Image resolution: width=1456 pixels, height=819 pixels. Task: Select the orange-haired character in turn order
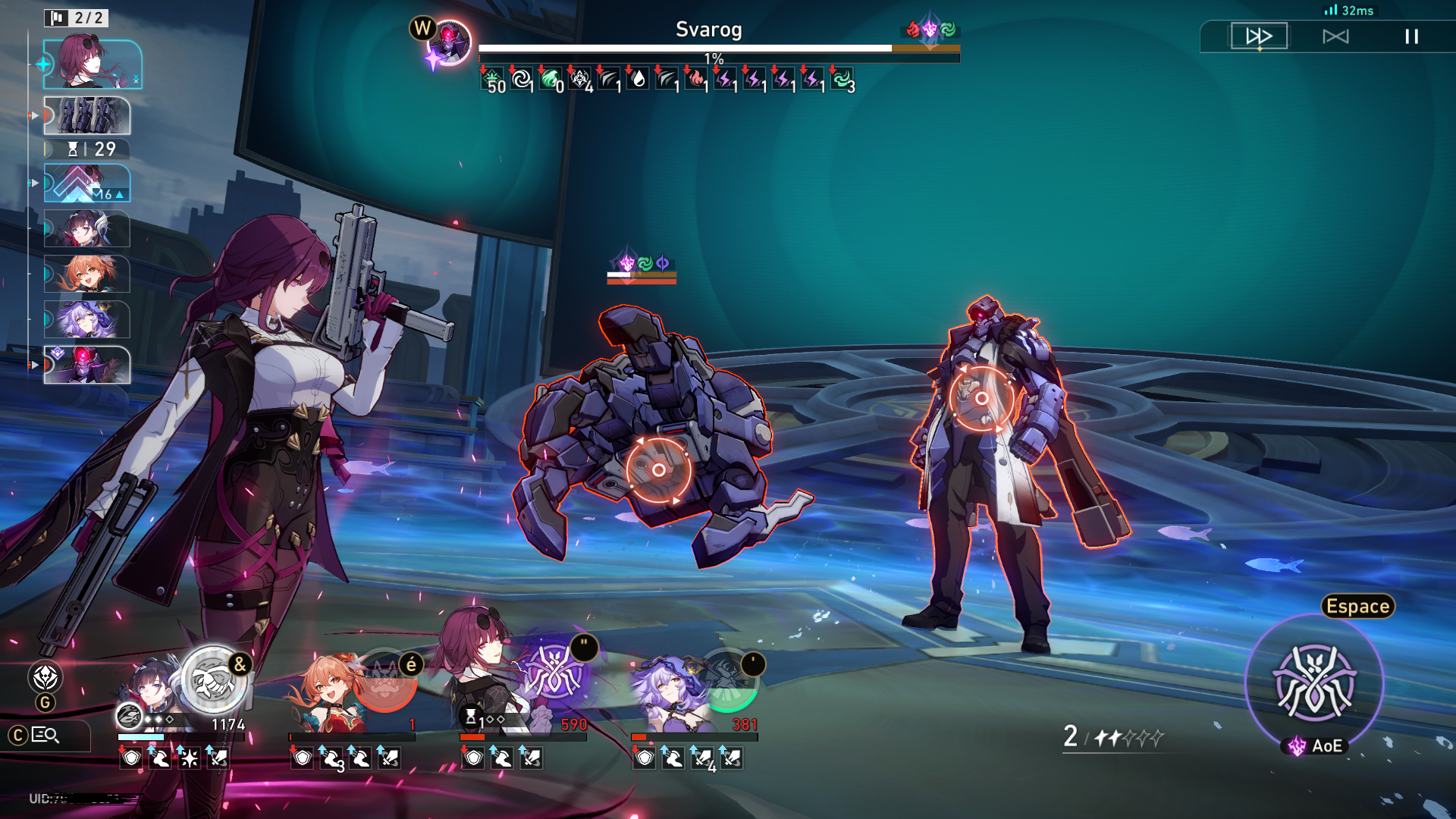pos(87,274)
